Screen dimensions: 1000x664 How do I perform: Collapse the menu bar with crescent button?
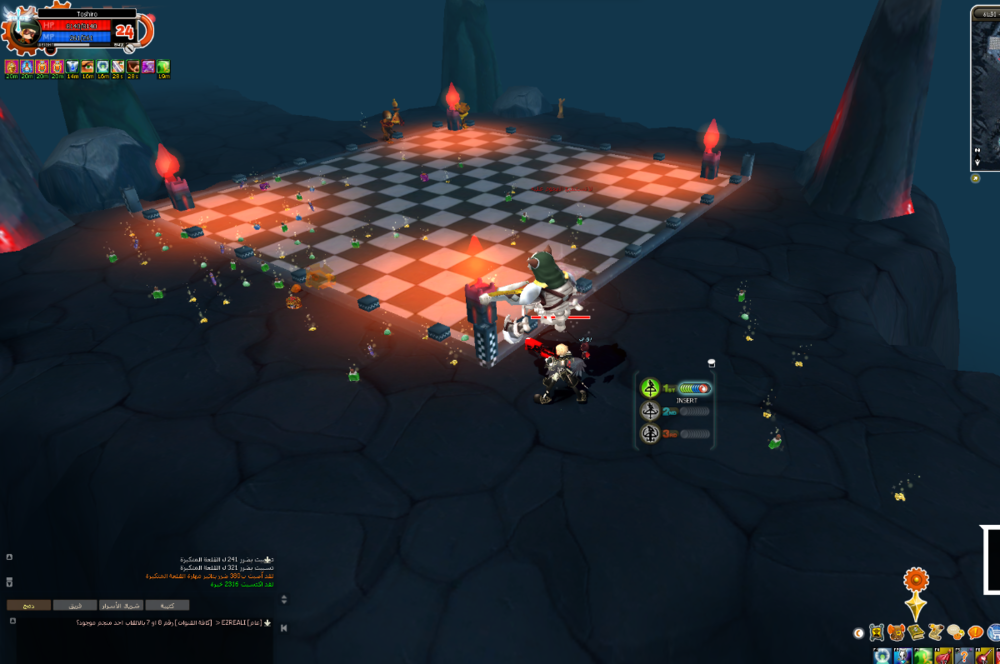pyautogui.click(x=858, y=632)
